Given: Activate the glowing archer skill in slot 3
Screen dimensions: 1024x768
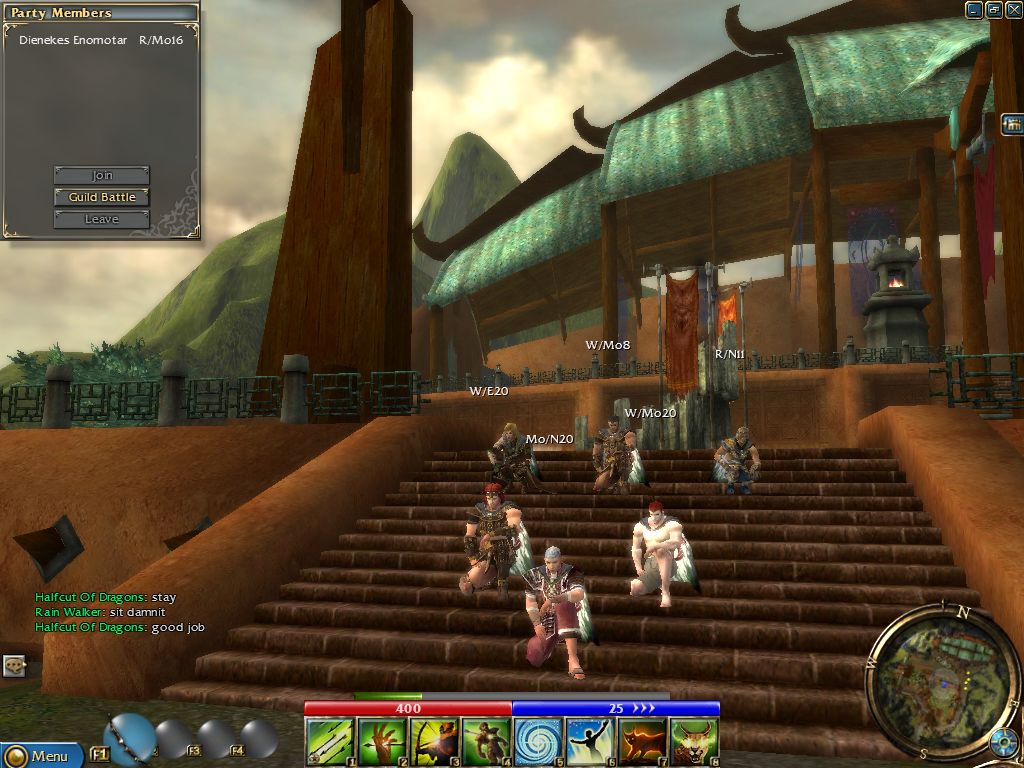Looking at the screenshot, I should [434, 743].
